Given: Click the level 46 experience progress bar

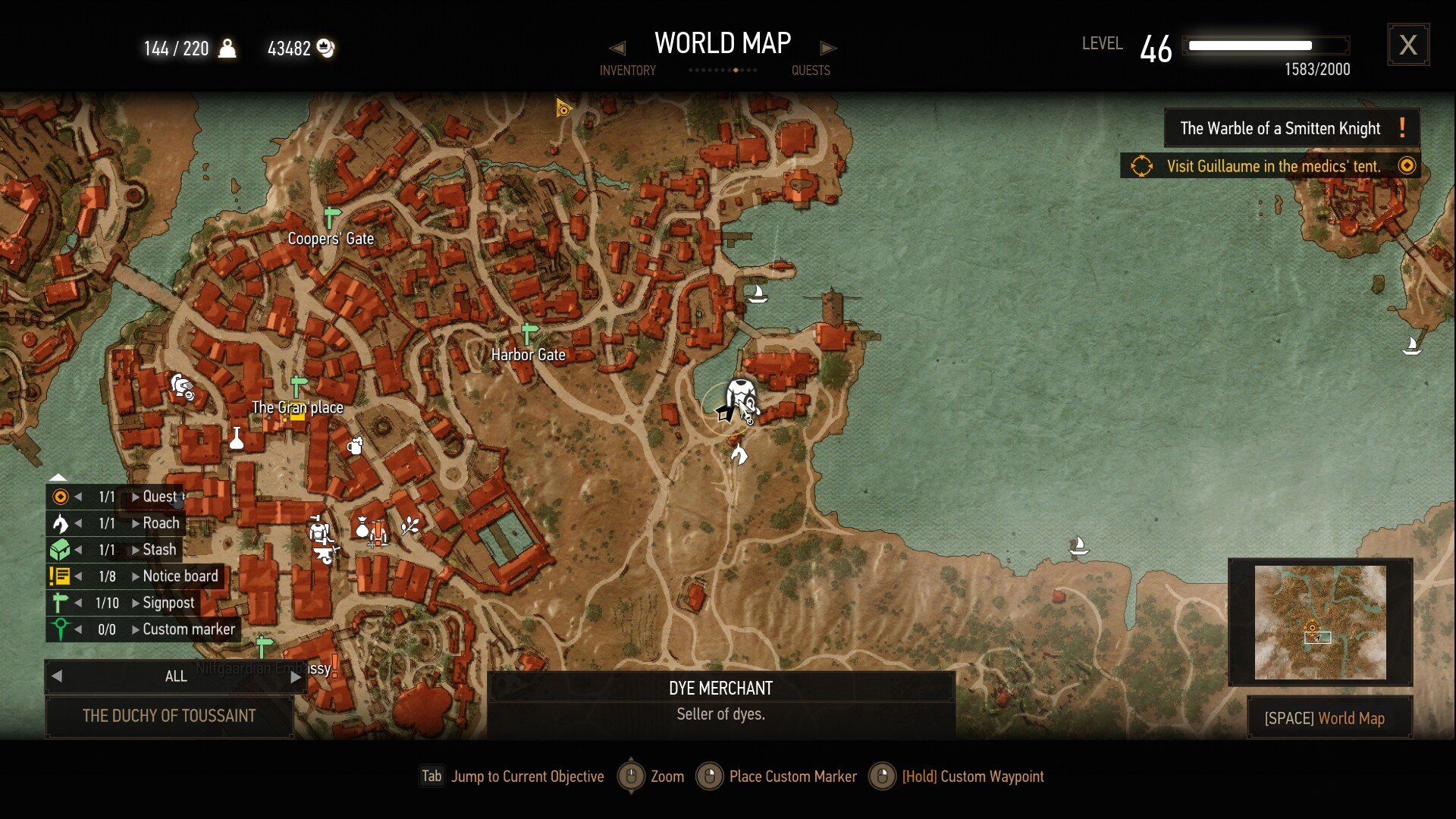Looking at the screenshot, I should pyautogui.click(x=1268, y=45).
